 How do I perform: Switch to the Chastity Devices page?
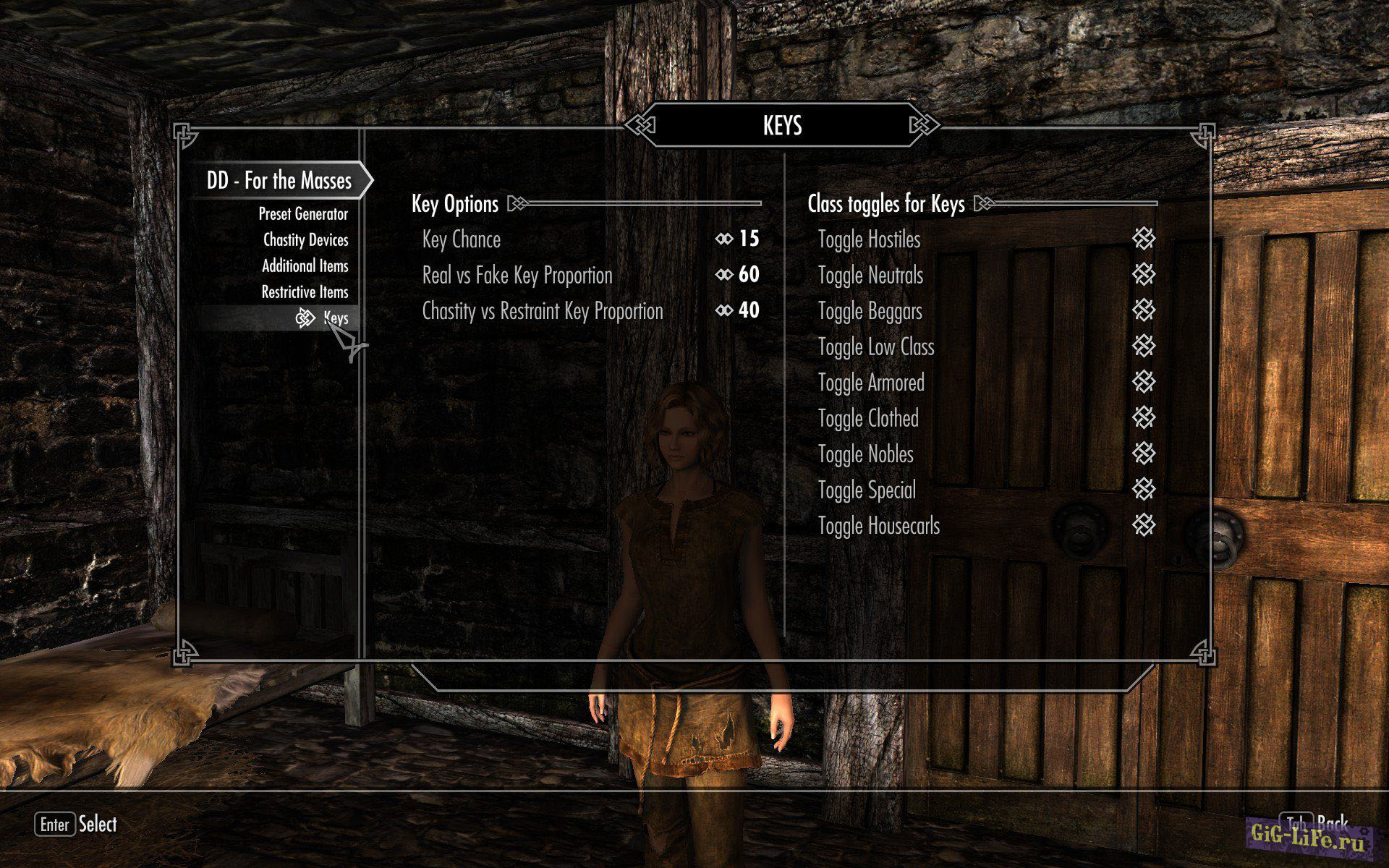tap(305, 240)
